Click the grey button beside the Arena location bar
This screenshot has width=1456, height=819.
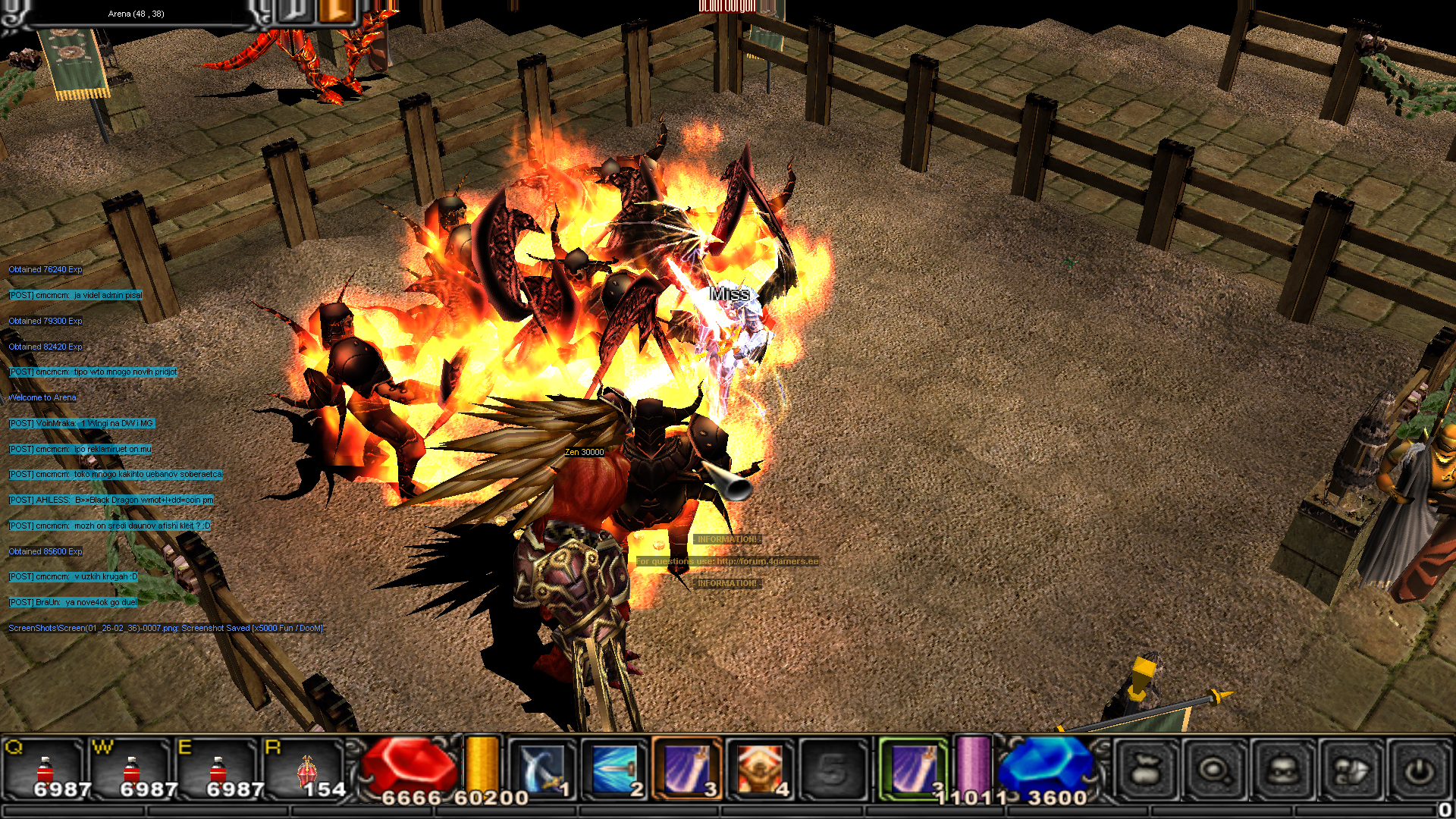pos(296,11)
